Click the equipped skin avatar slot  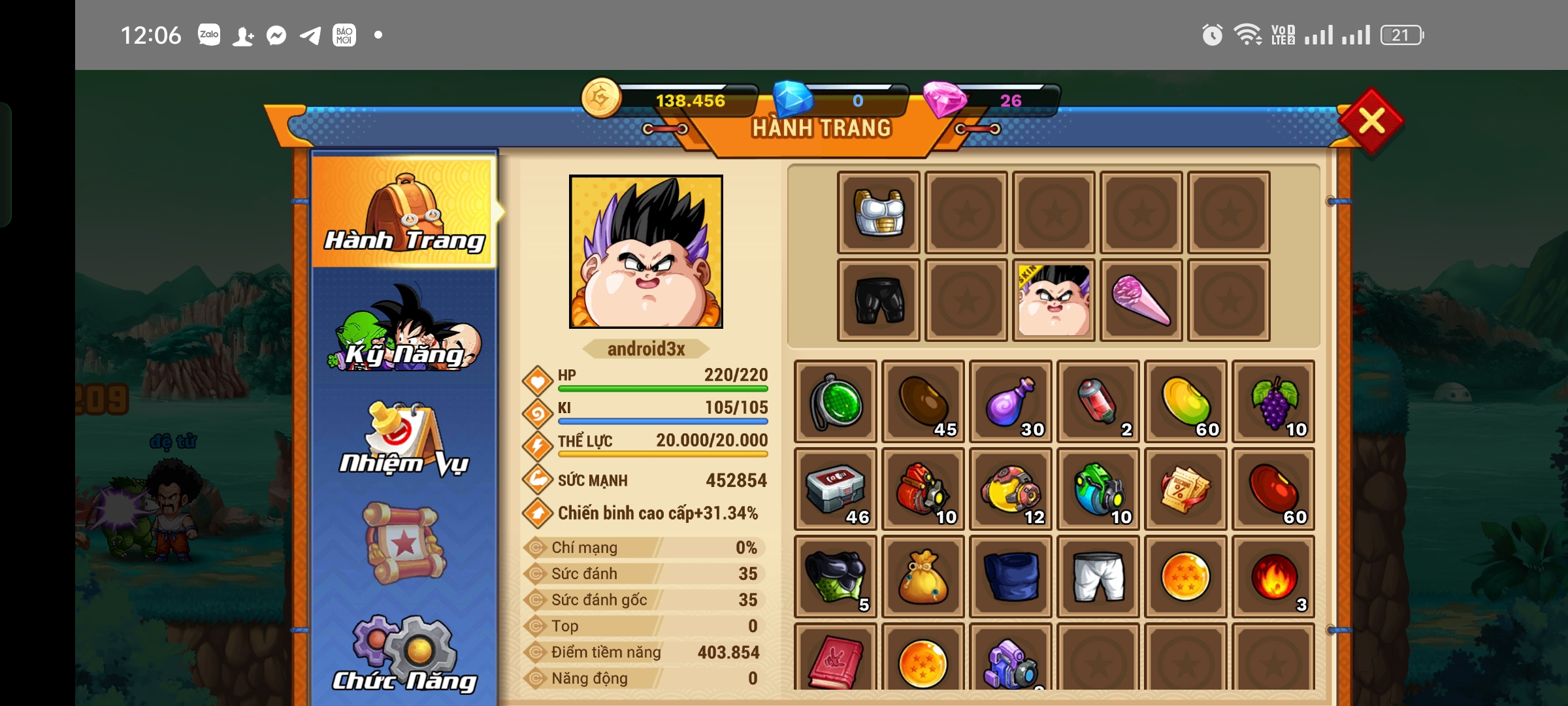[1054, 301]
